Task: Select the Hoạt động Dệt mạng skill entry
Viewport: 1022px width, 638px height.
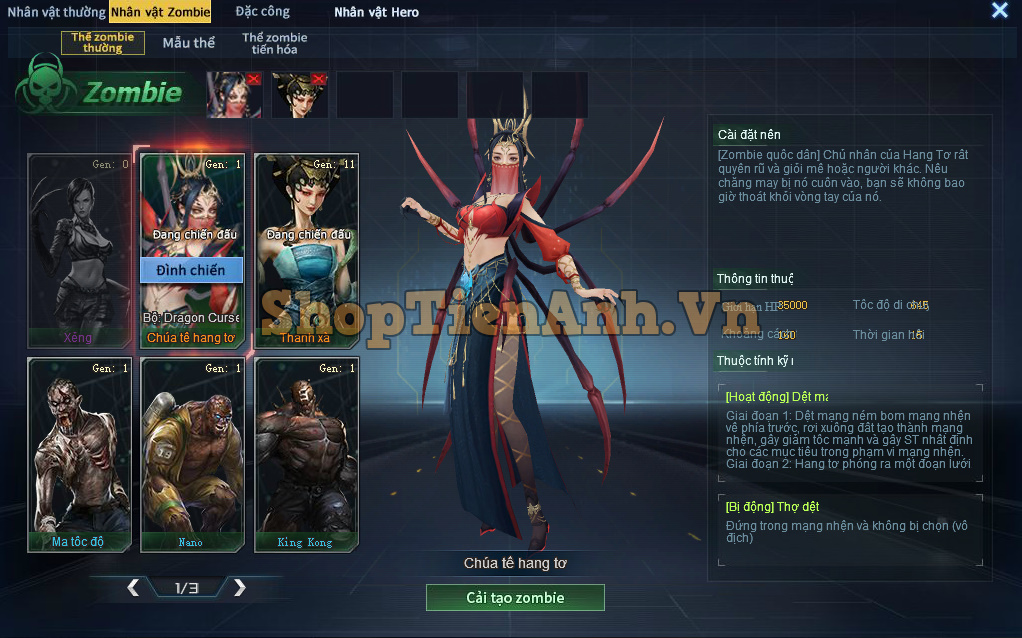Action: pyautogui.click(x=849, y=433)
